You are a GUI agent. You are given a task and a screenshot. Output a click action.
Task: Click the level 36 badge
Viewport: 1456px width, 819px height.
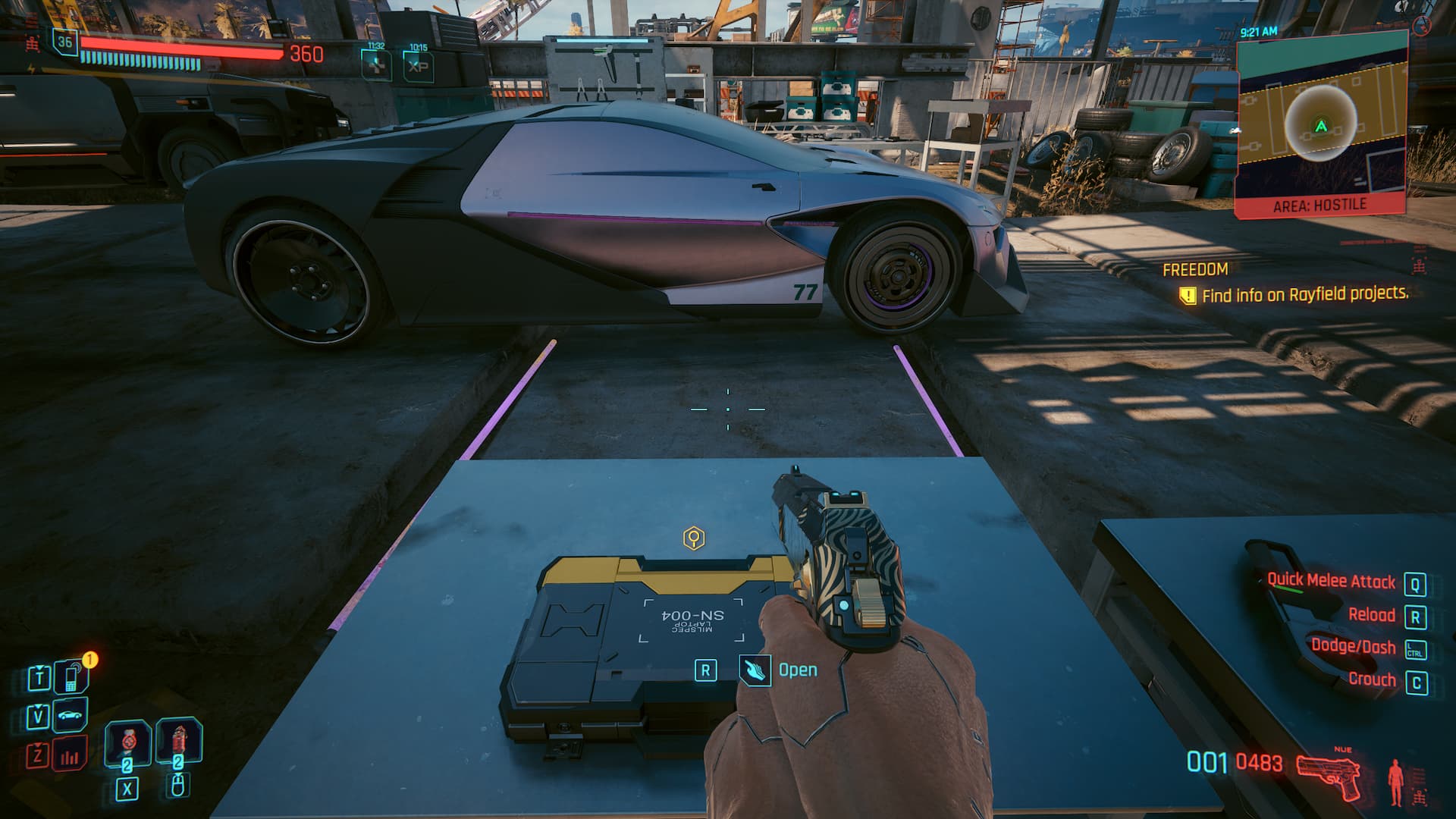tap(65, 42)
